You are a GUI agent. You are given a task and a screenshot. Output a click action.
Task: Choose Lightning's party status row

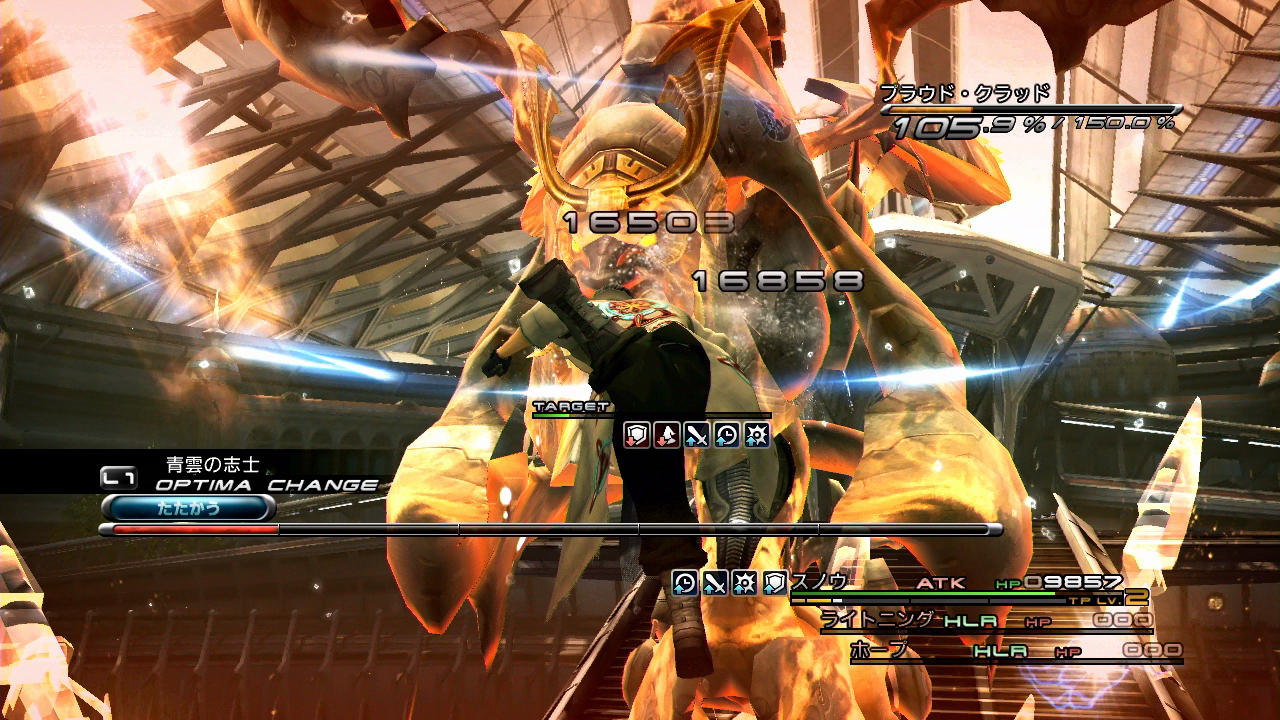coord(985,621)
